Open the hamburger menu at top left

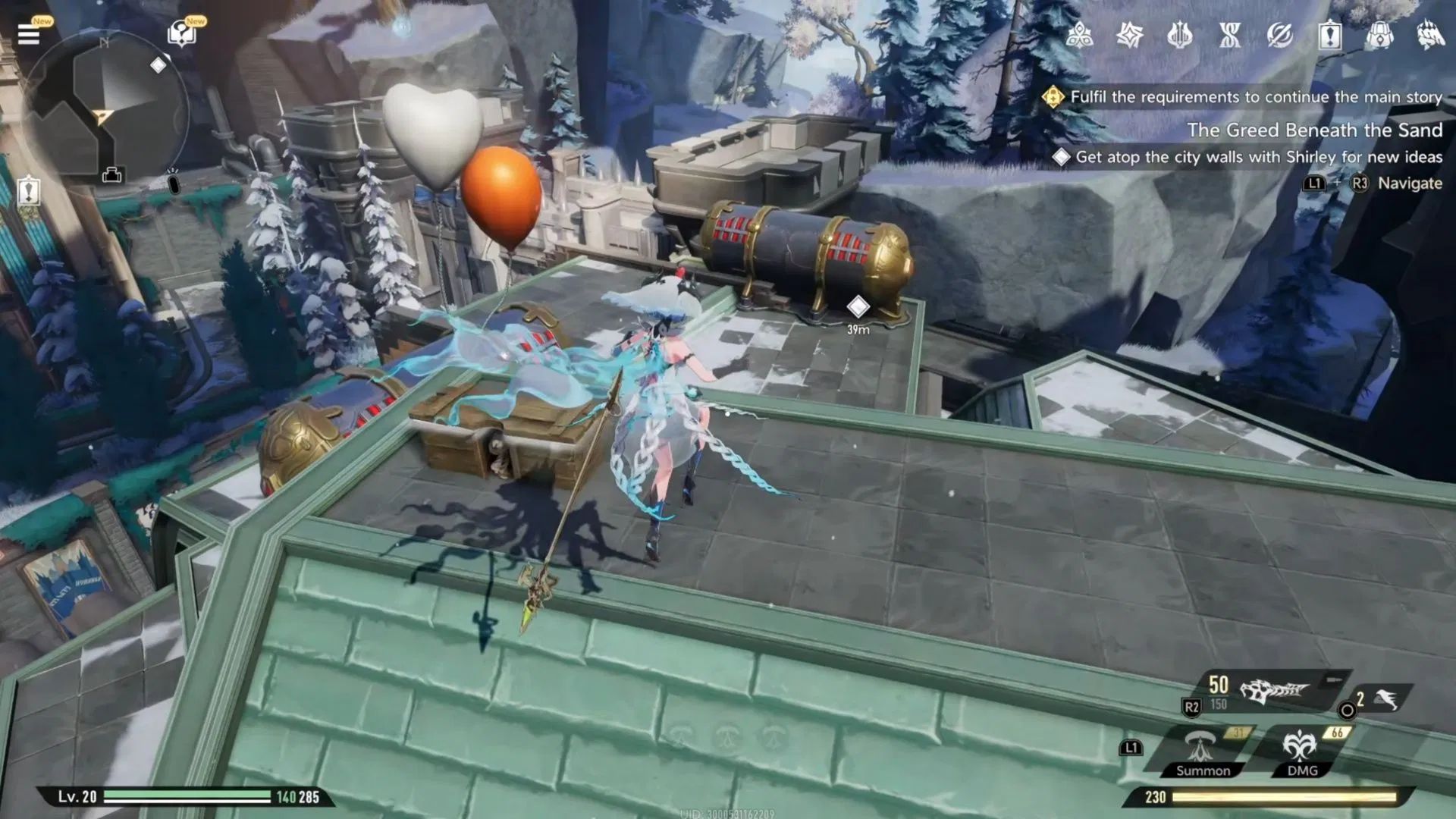click(x=29, y=34)
